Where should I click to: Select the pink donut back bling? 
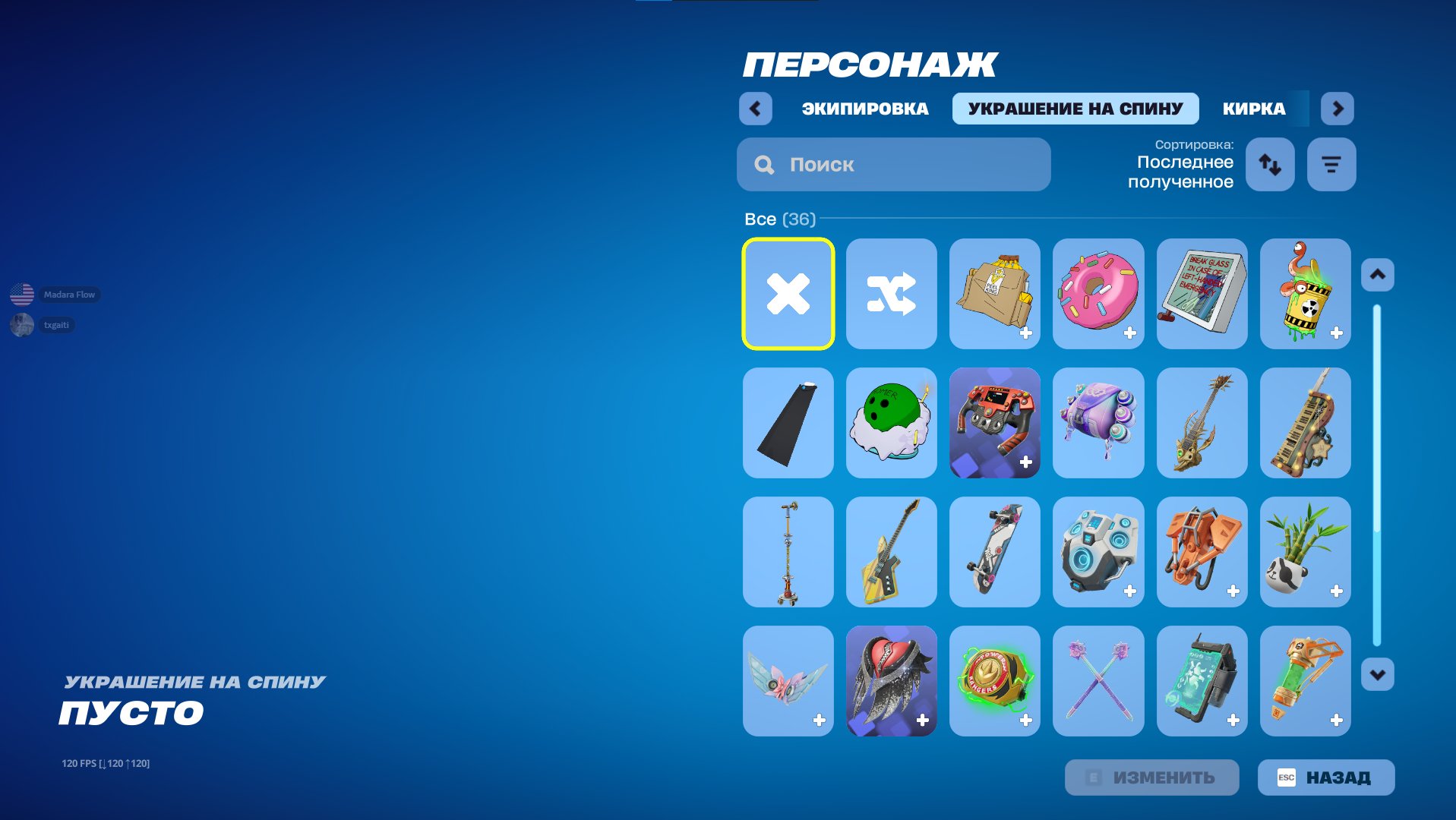(1098, 294)
